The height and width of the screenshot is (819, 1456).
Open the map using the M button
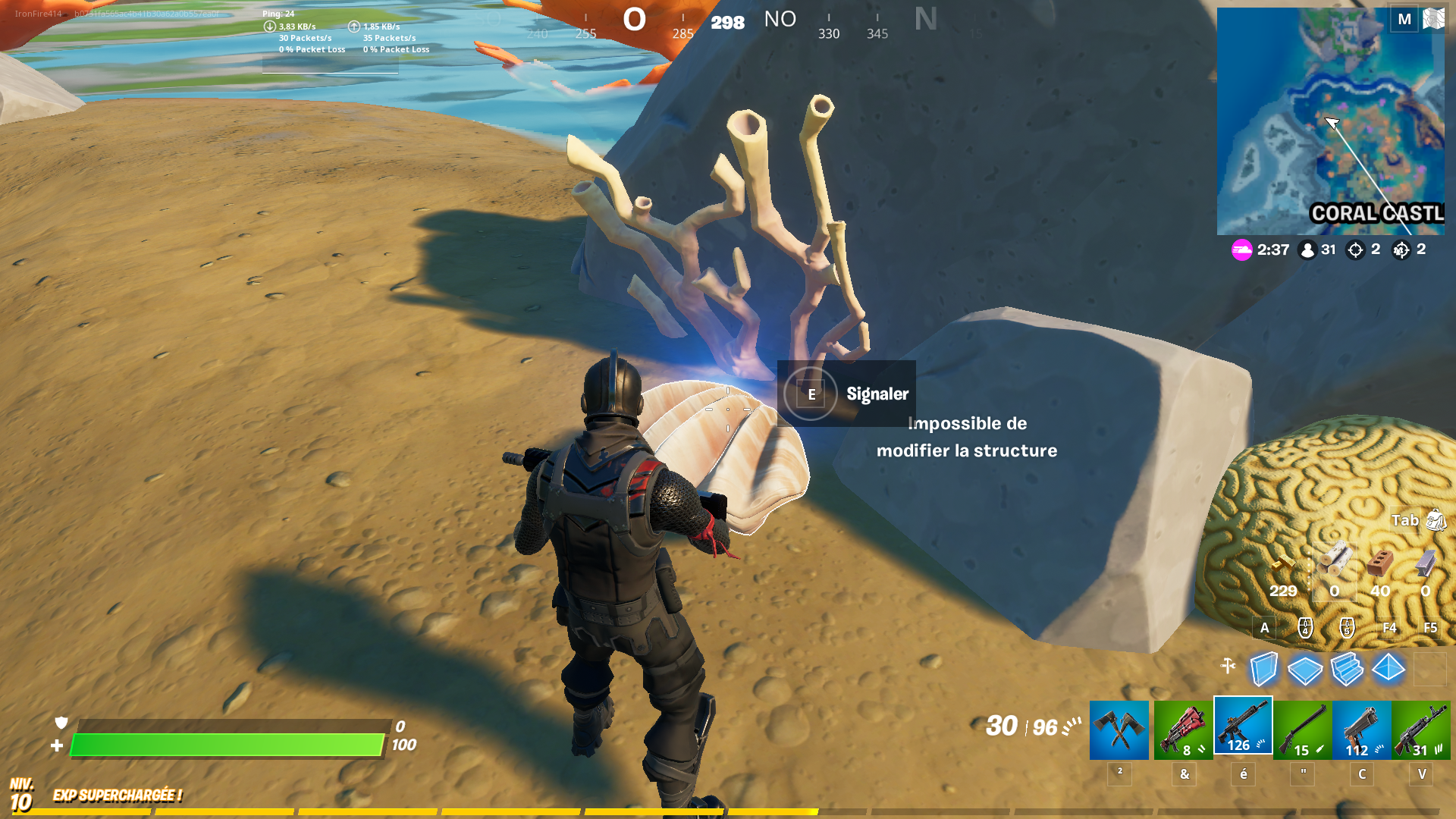1404,20
